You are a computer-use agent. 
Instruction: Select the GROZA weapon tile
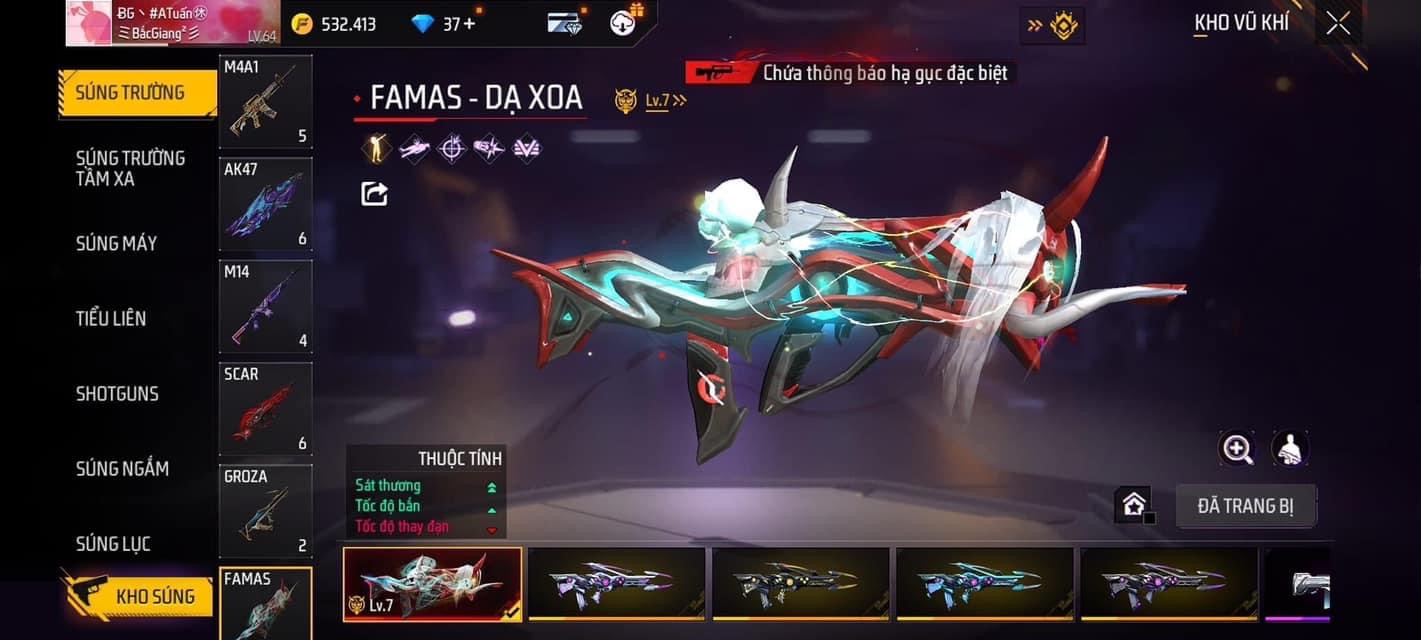[x=265, y=511]
